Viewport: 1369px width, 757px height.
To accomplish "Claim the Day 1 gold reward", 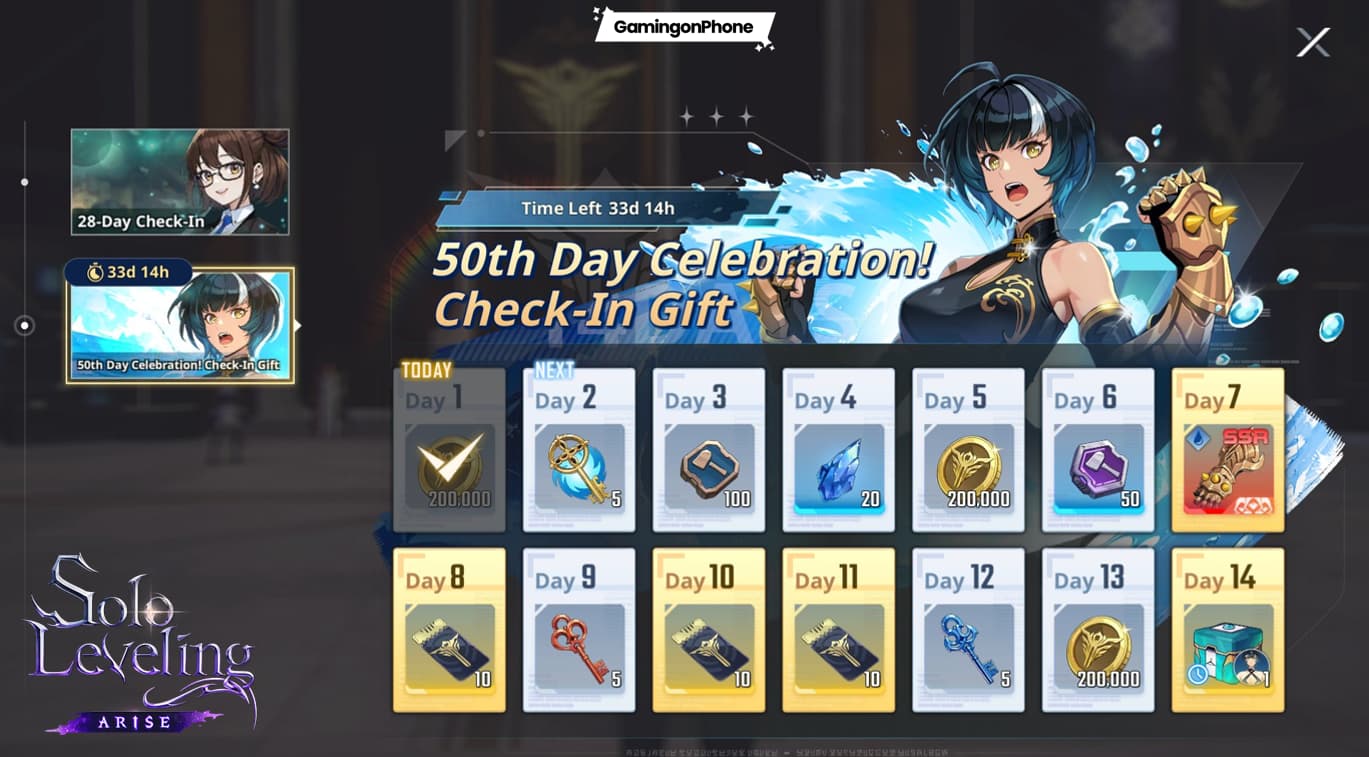I will tap(449, 464).
